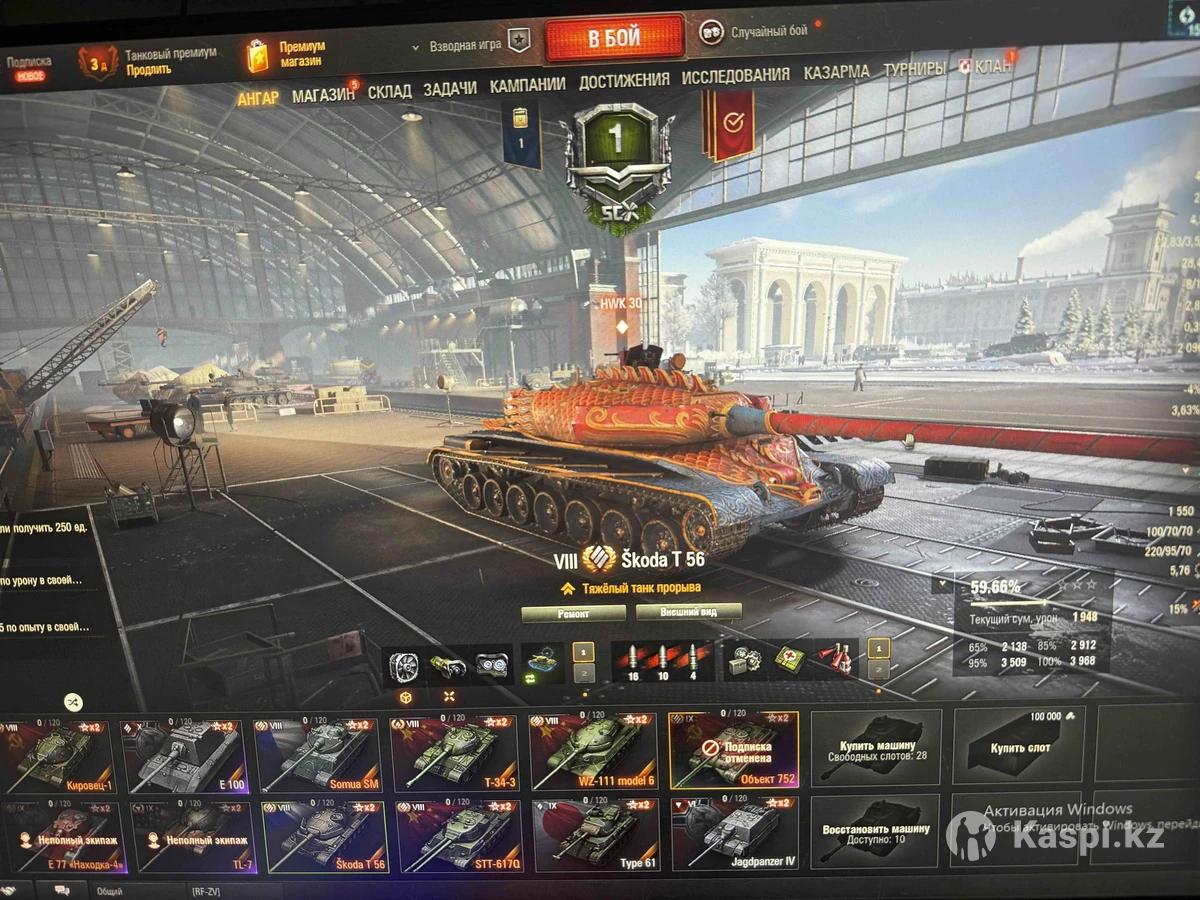Viewport: 1200px width, 900px height.
Task: Open the Премиум магазин
Action: (301, 53)
